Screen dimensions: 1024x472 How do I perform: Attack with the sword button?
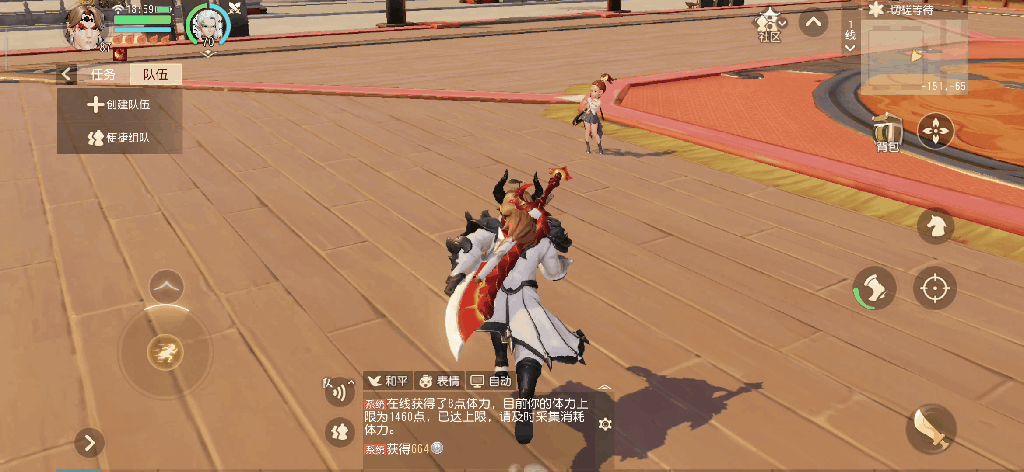click(x=935, y=429)
